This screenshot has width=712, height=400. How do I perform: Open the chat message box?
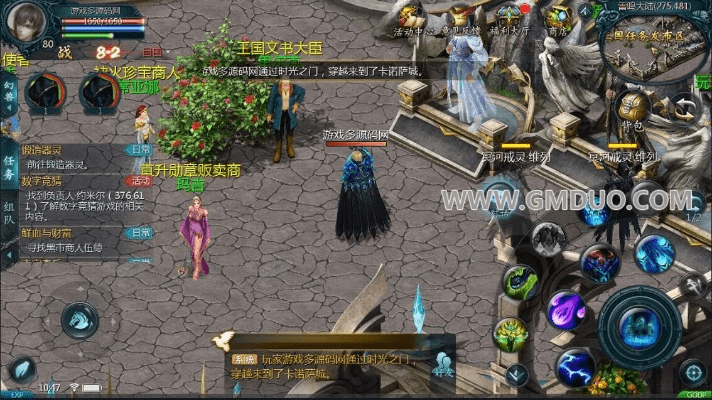point(330,357)
